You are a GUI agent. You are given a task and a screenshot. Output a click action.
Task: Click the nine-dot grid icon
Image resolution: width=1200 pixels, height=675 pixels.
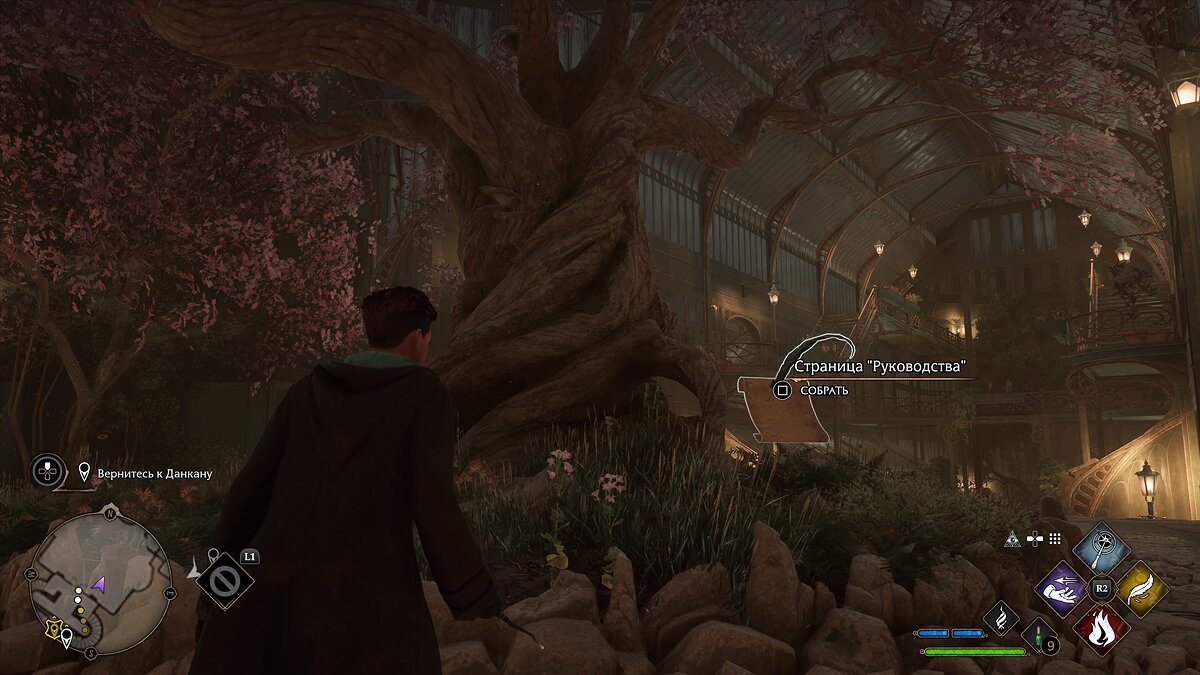coord(1056,539)
